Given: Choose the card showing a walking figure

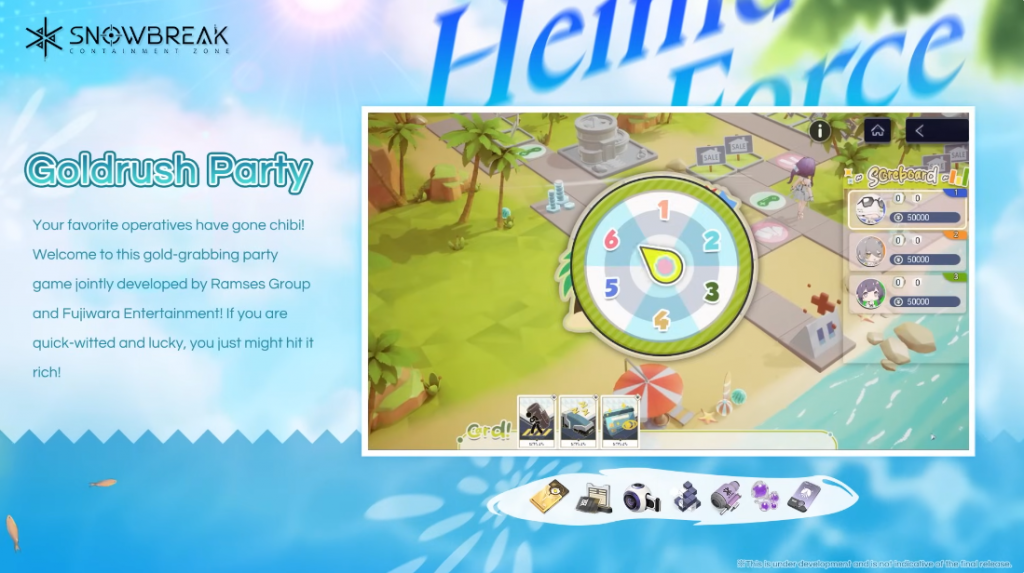Looking at the screenshot, I should pos(537,421).
